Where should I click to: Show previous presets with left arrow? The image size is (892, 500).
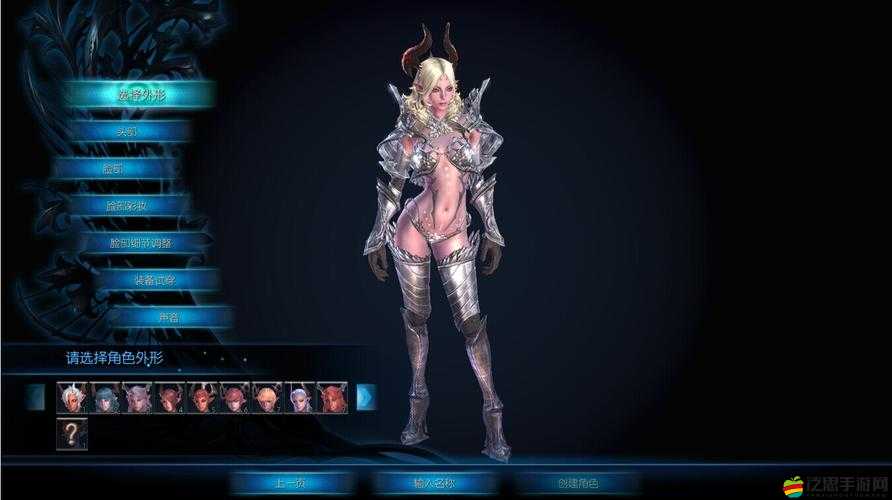(37, 397)
